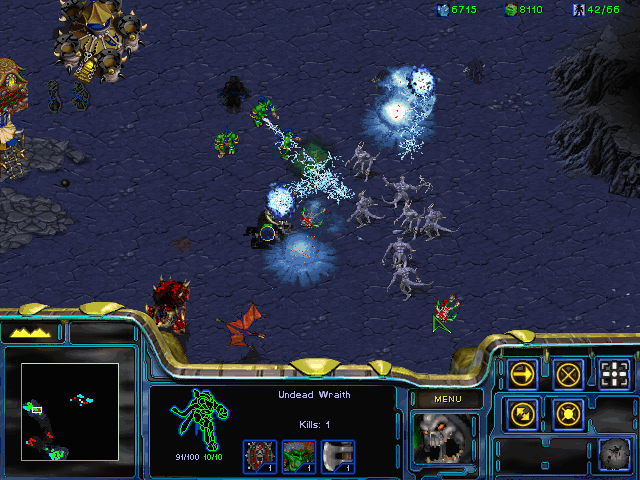Click the skull unit portrait

(x=444, y=438)
